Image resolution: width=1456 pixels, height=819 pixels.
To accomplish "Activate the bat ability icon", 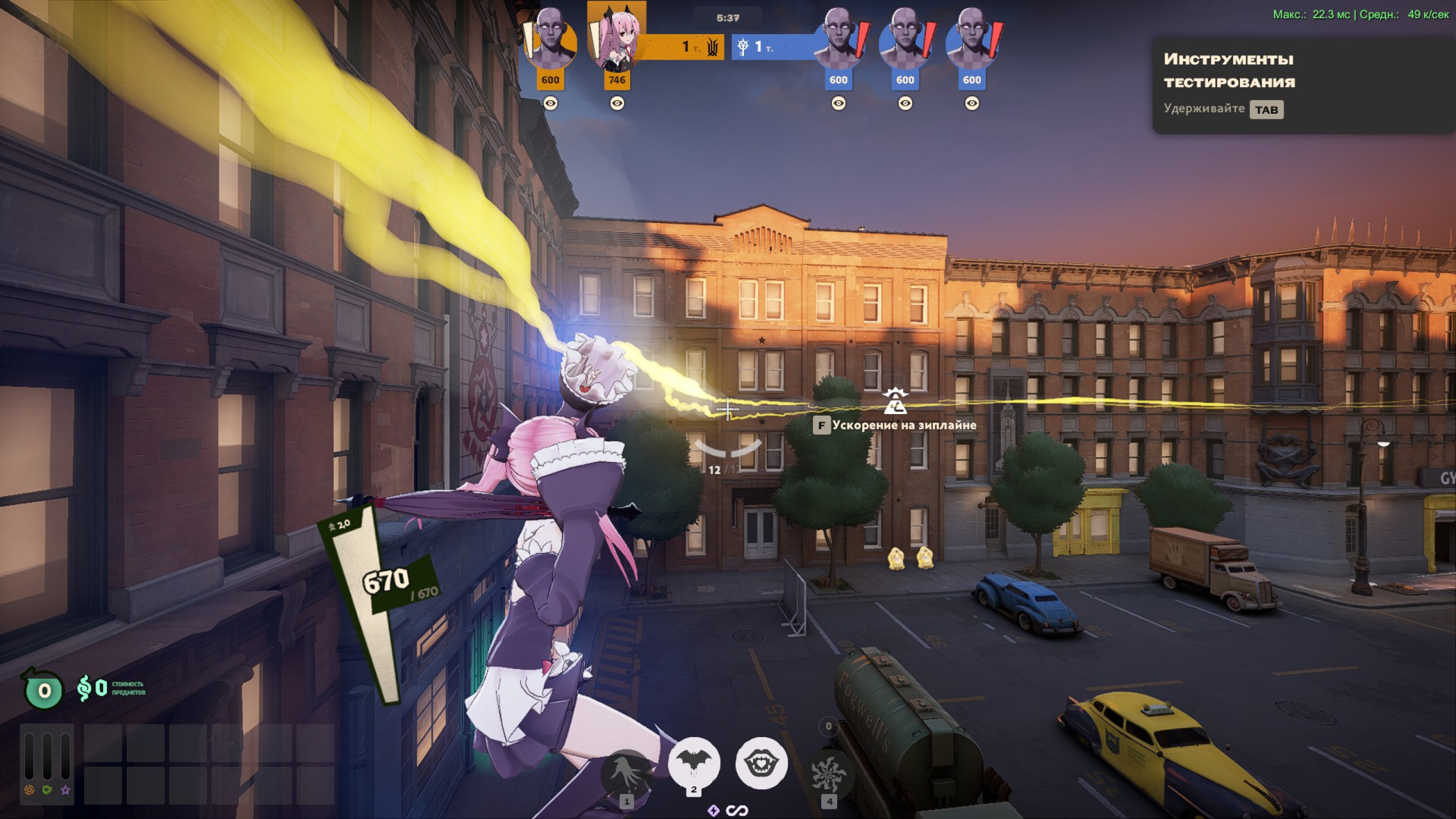I will [x=693, y=763].
